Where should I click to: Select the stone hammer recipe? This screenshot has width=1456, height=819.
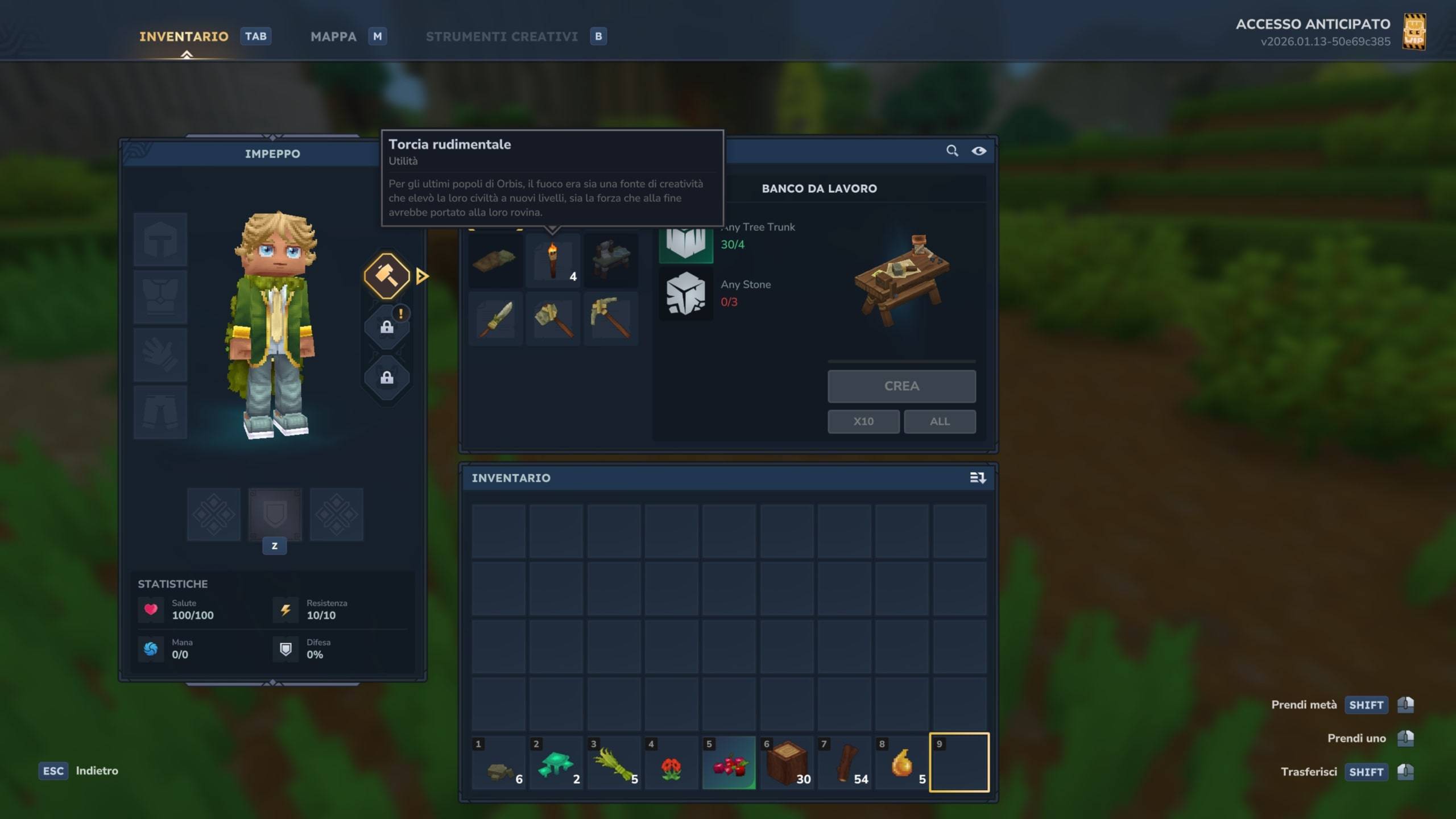point(553,318)
